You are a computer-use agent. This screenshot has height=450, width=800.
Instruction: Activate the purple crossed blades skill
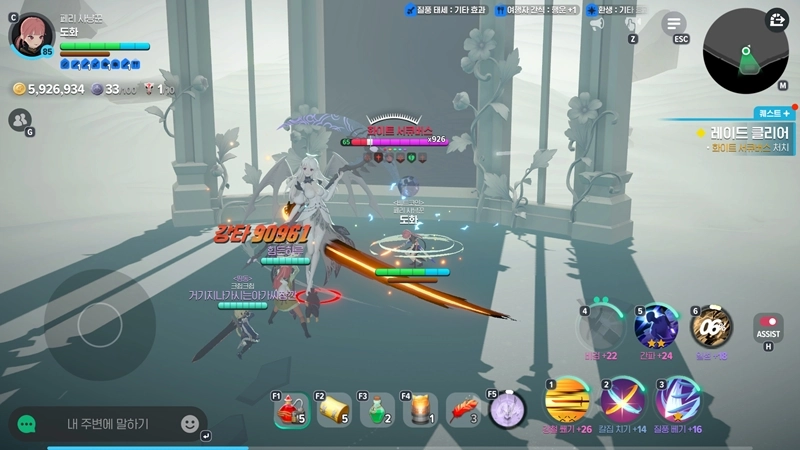pos(622,403)
